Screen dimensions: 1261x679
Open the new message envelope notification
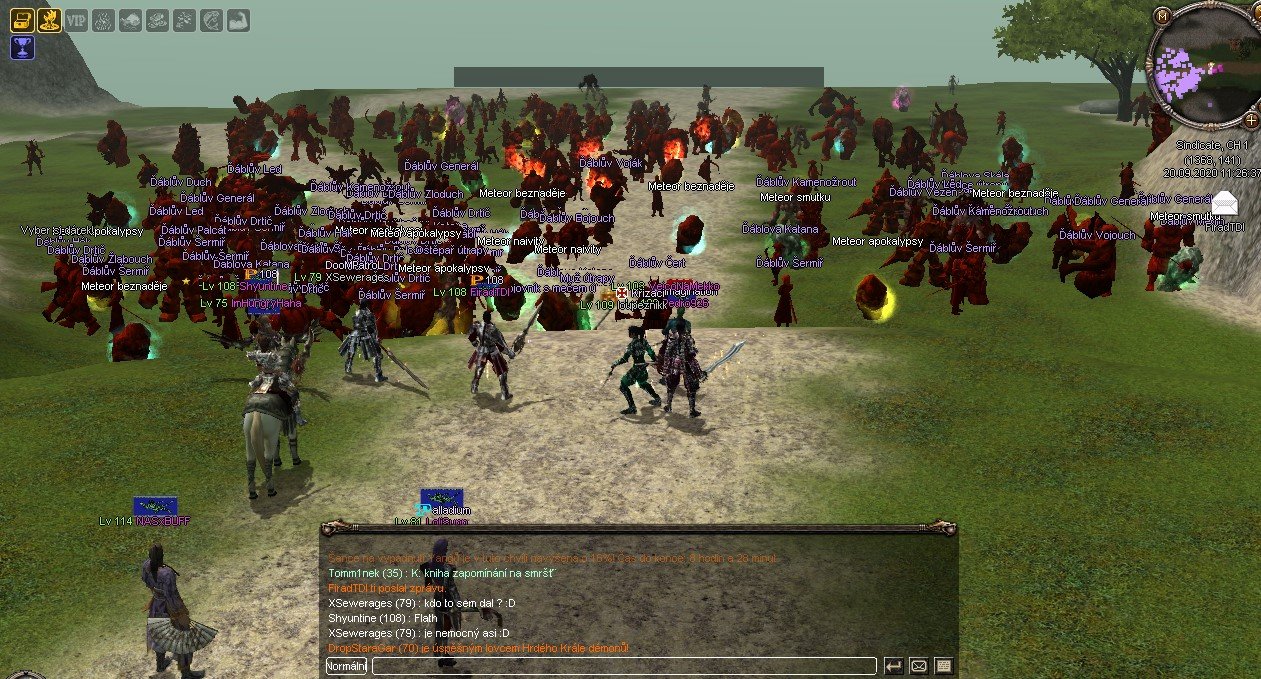tap(1225, 202)
